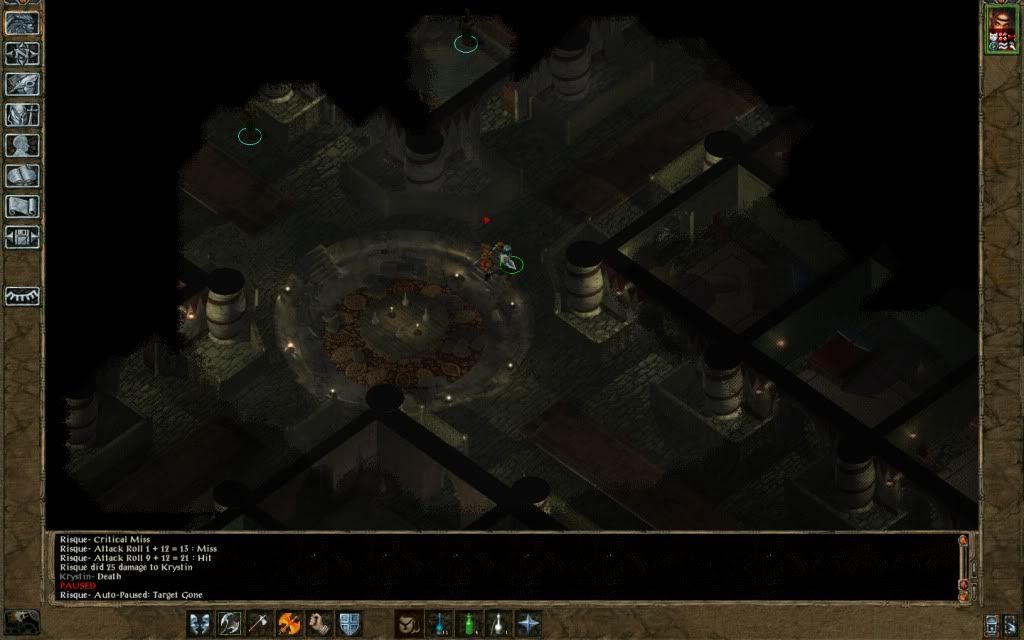Open the character record bust icon

[x=21, y=146]
